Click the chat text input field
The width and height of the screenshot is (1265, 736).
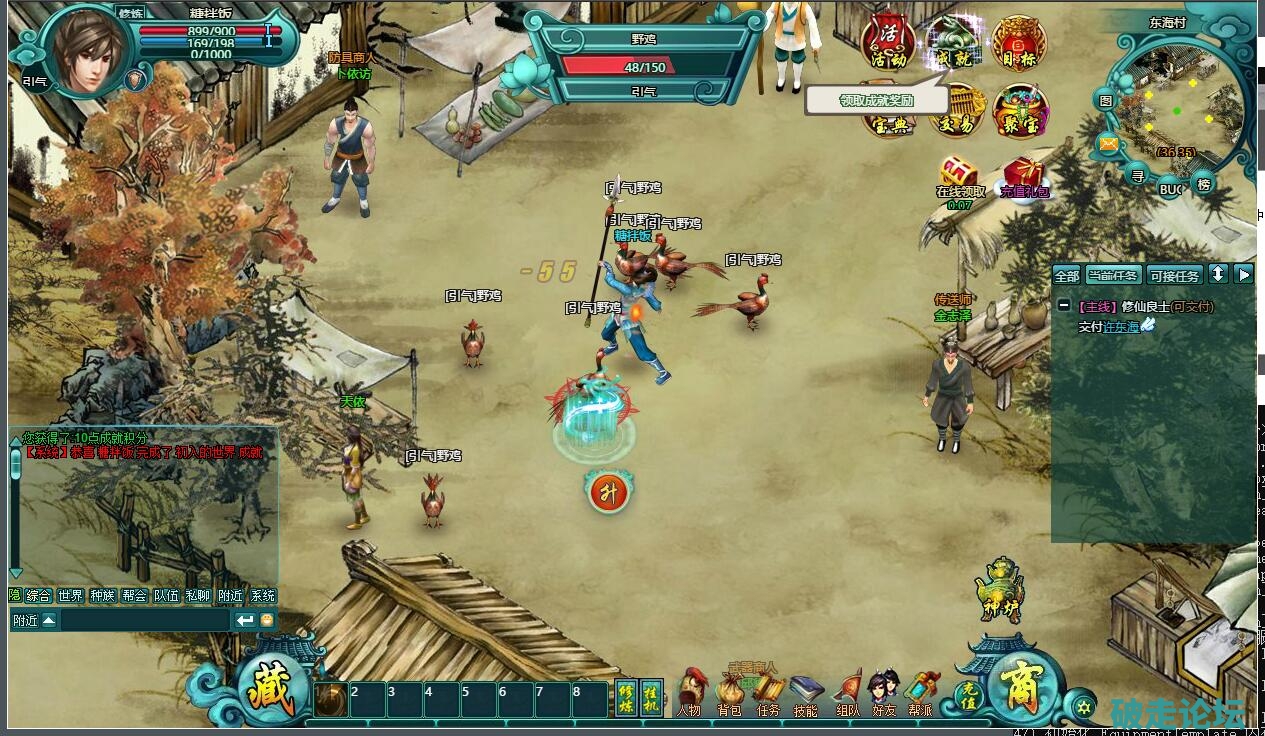coord(145,621)
